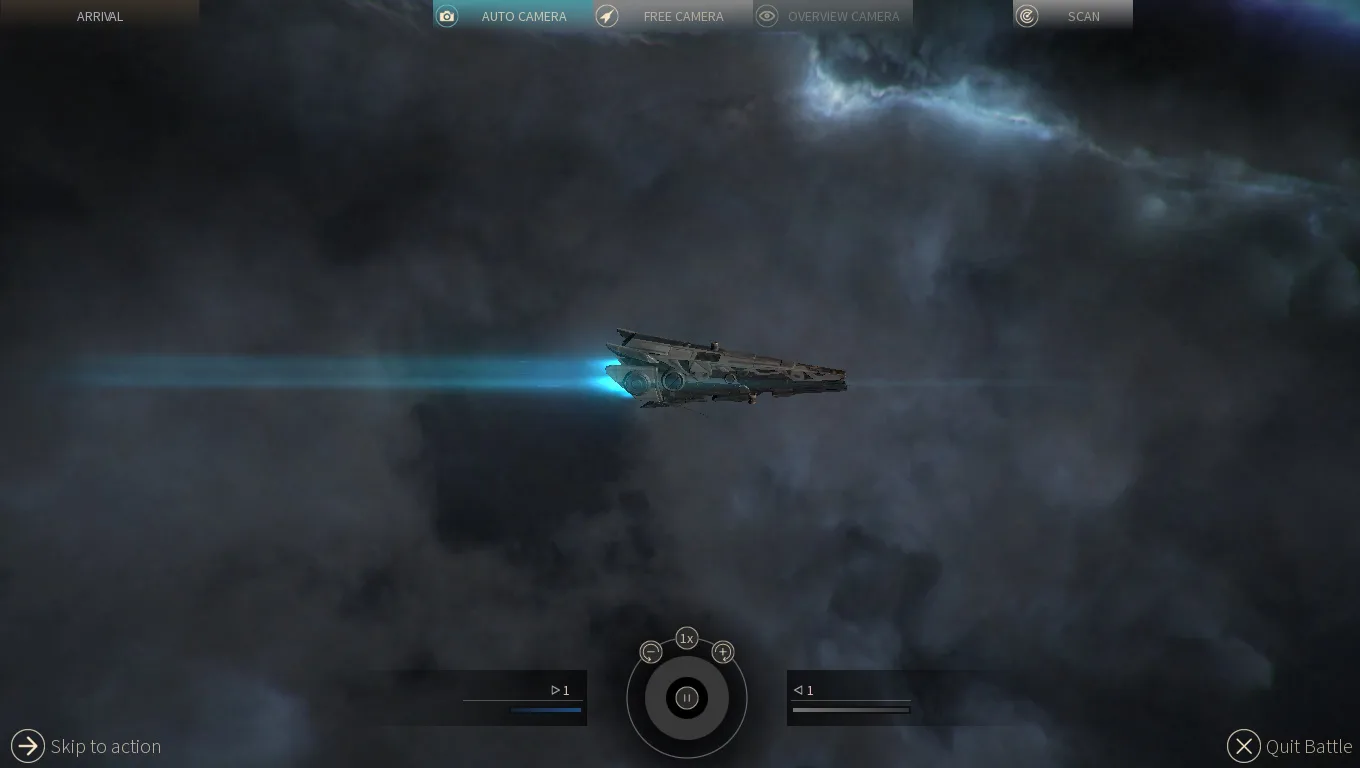Click the enemy fleet health bar
Screen dimensions: 1360x768
pos(851,709)
